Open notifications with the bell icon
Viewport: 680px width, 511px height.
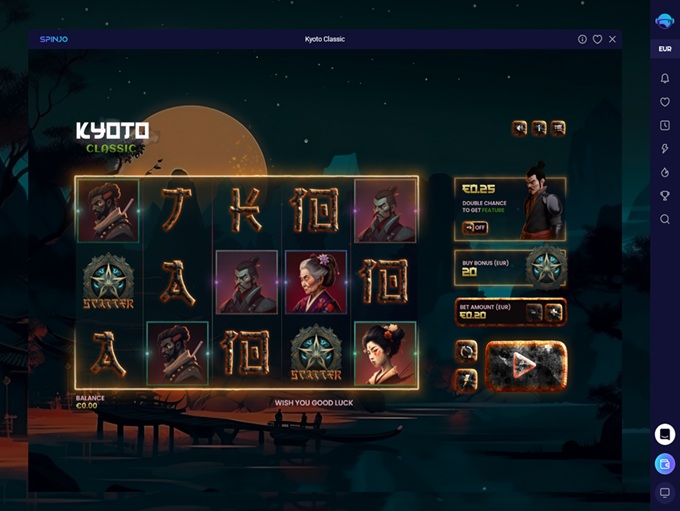tap(665, 78)
